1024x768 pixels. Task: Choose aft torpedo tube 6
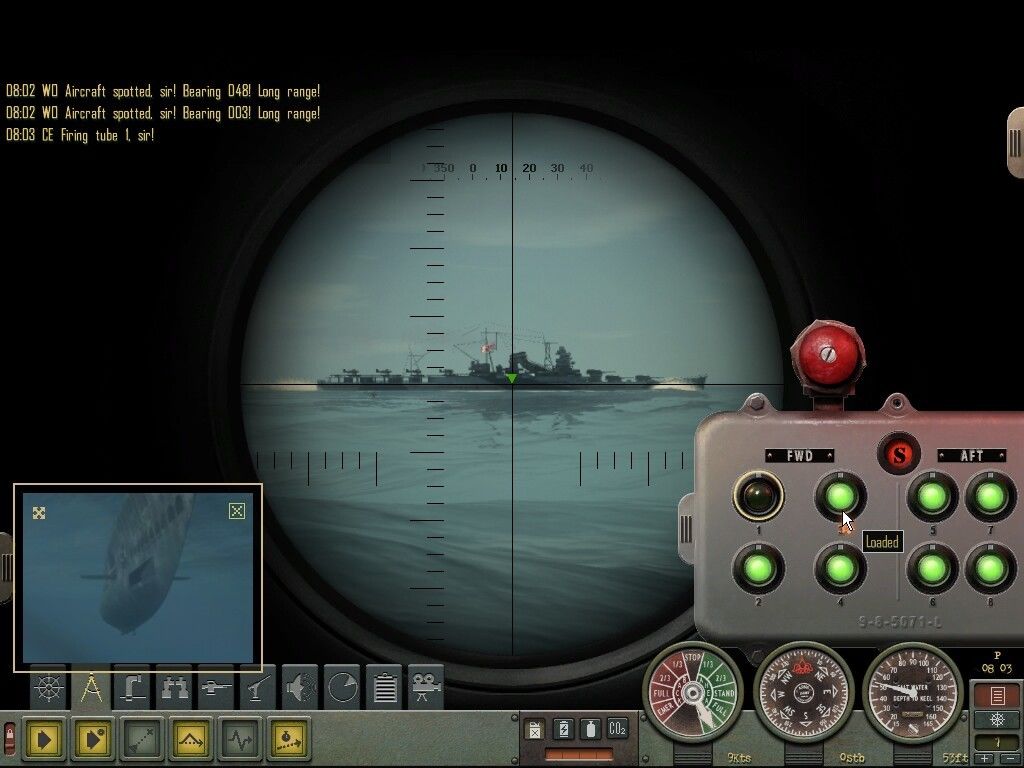point(932,568)
